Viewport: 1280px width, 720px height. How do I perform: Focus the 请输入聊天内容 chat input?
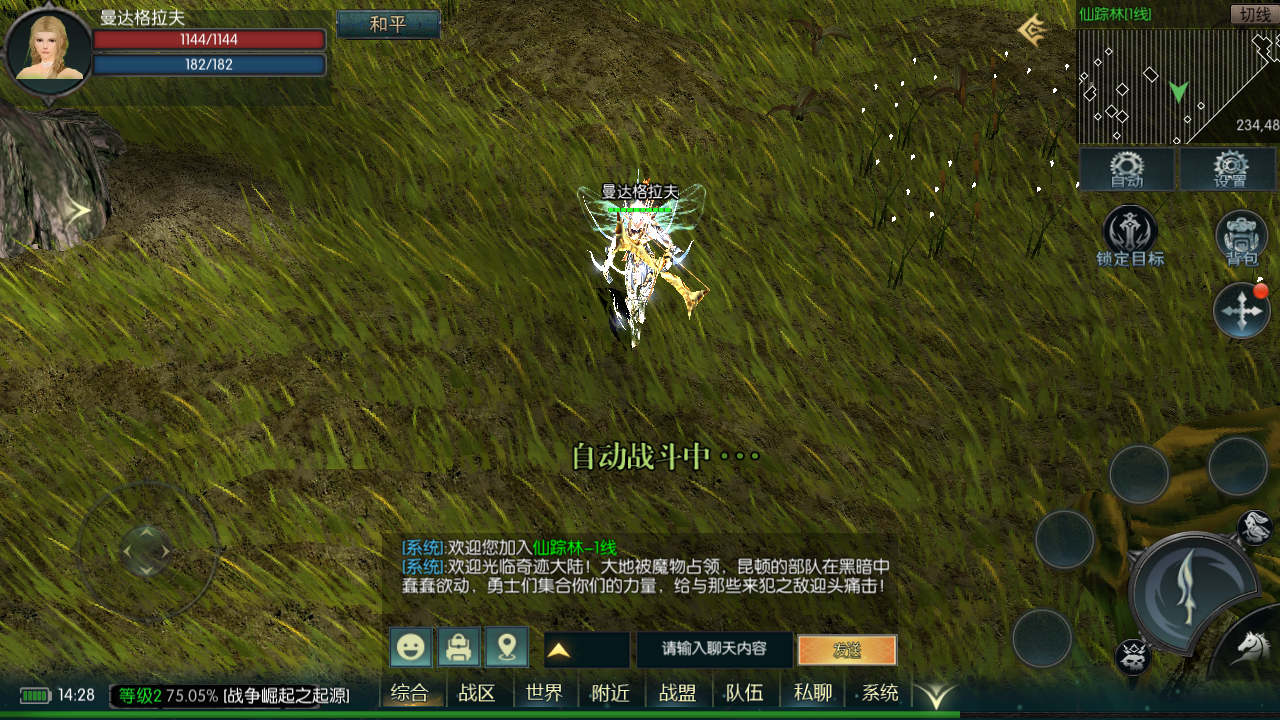[x=714, y=649]
